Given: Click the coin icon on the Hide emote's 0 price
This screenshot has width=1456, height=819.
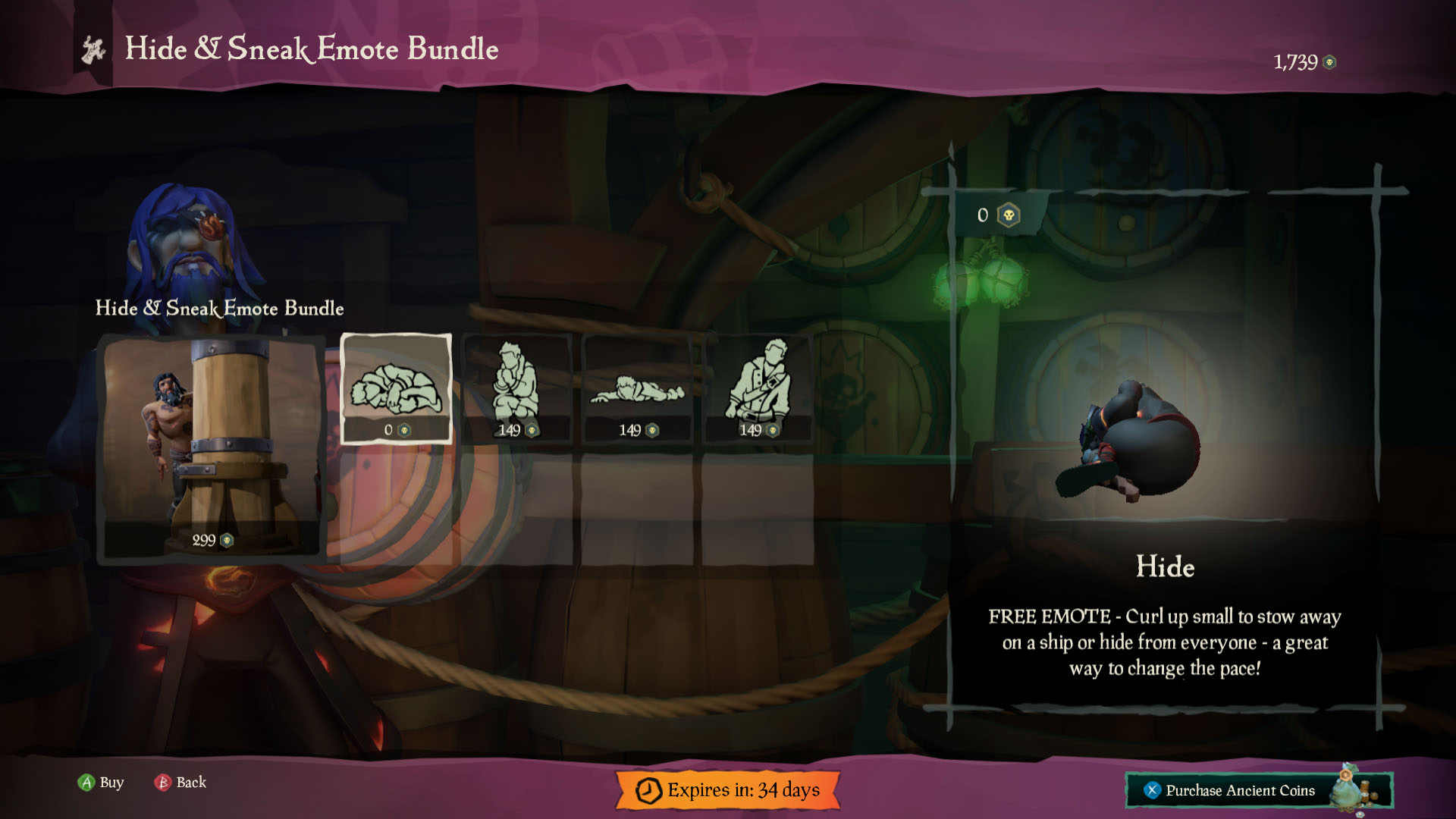Looking at the screenshot, I should pyautogui.click(x=403, y=428).
